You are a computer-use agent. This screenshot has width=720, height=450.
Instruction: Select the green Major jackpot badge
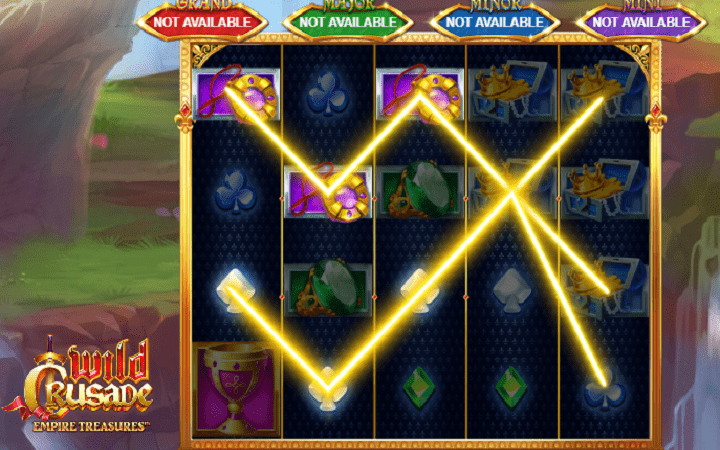(348, 20)
